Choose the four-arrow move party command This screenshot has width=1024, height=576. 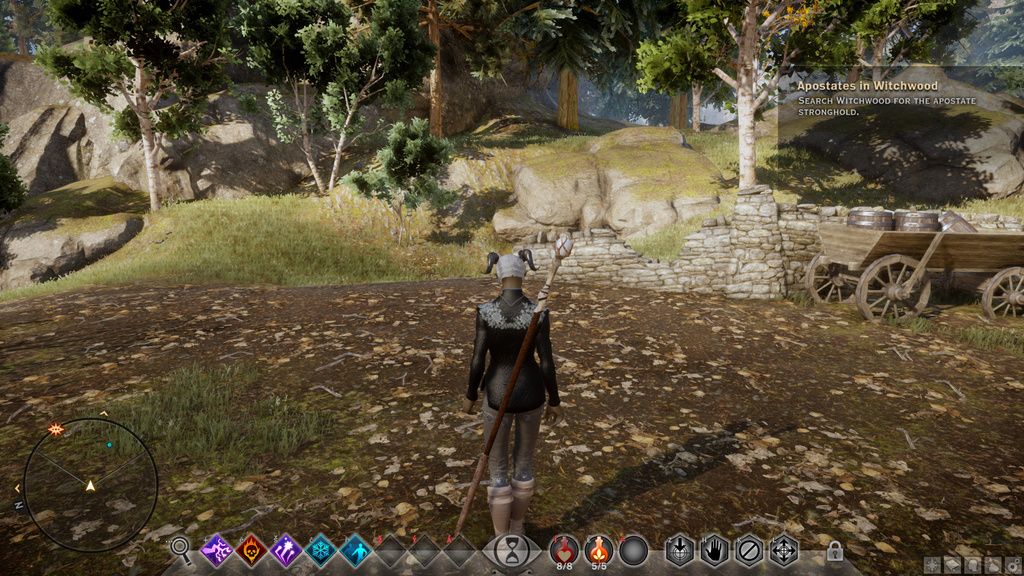click(783, 550)
